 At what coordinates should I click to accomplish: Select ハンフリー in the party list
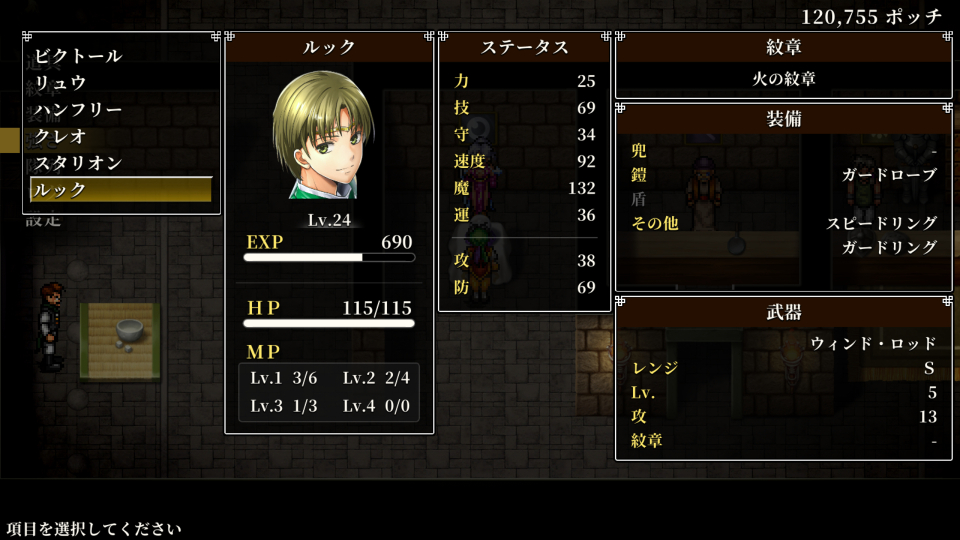(78, 109)
